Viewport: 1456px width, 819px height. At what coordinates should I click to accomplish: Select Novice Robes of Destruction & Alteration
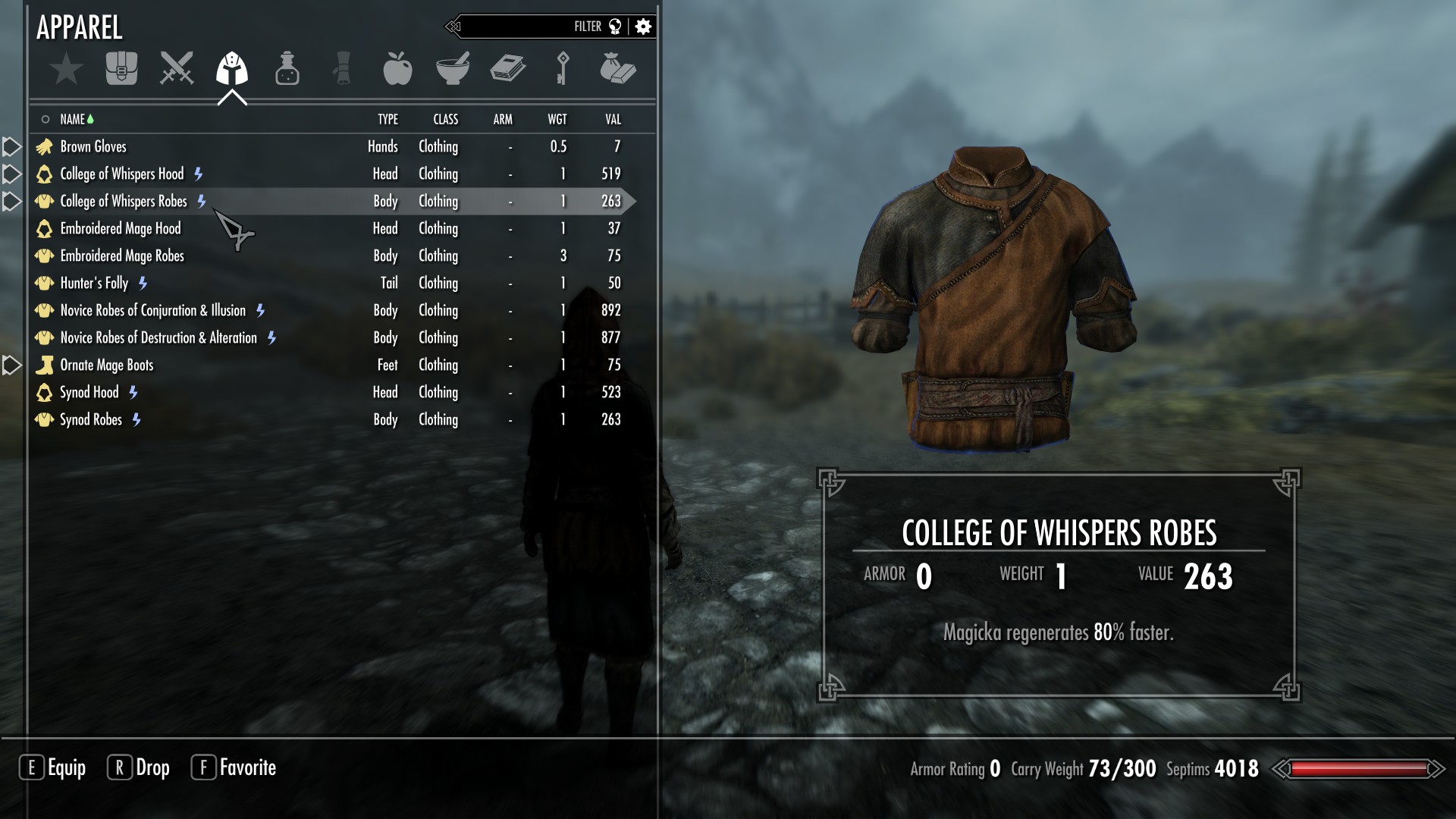point(158,337)
